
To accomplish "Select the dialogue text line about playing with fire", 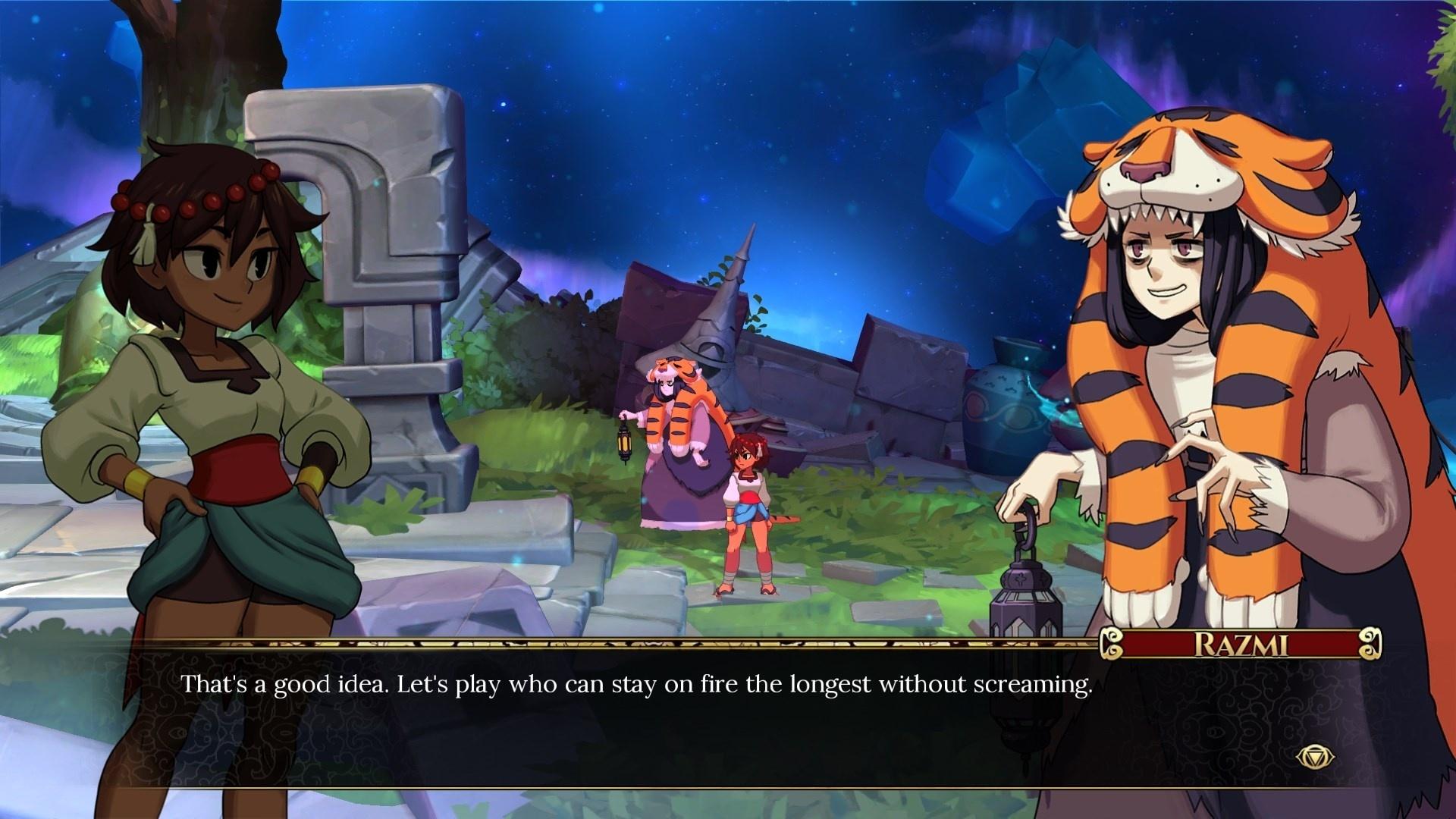I will click(x=637, y=685).
